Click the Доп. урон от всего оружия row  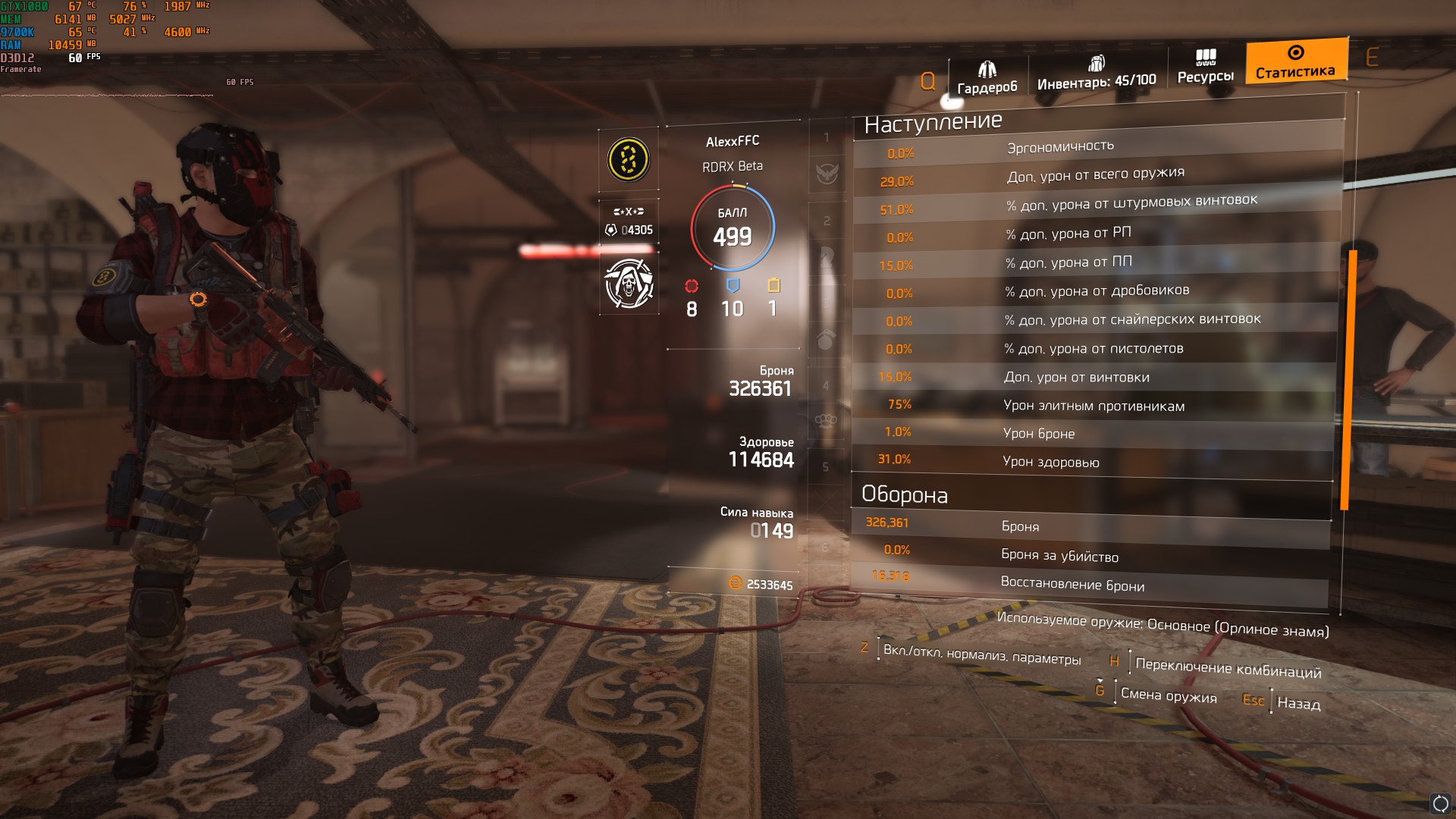[1094, 176]
